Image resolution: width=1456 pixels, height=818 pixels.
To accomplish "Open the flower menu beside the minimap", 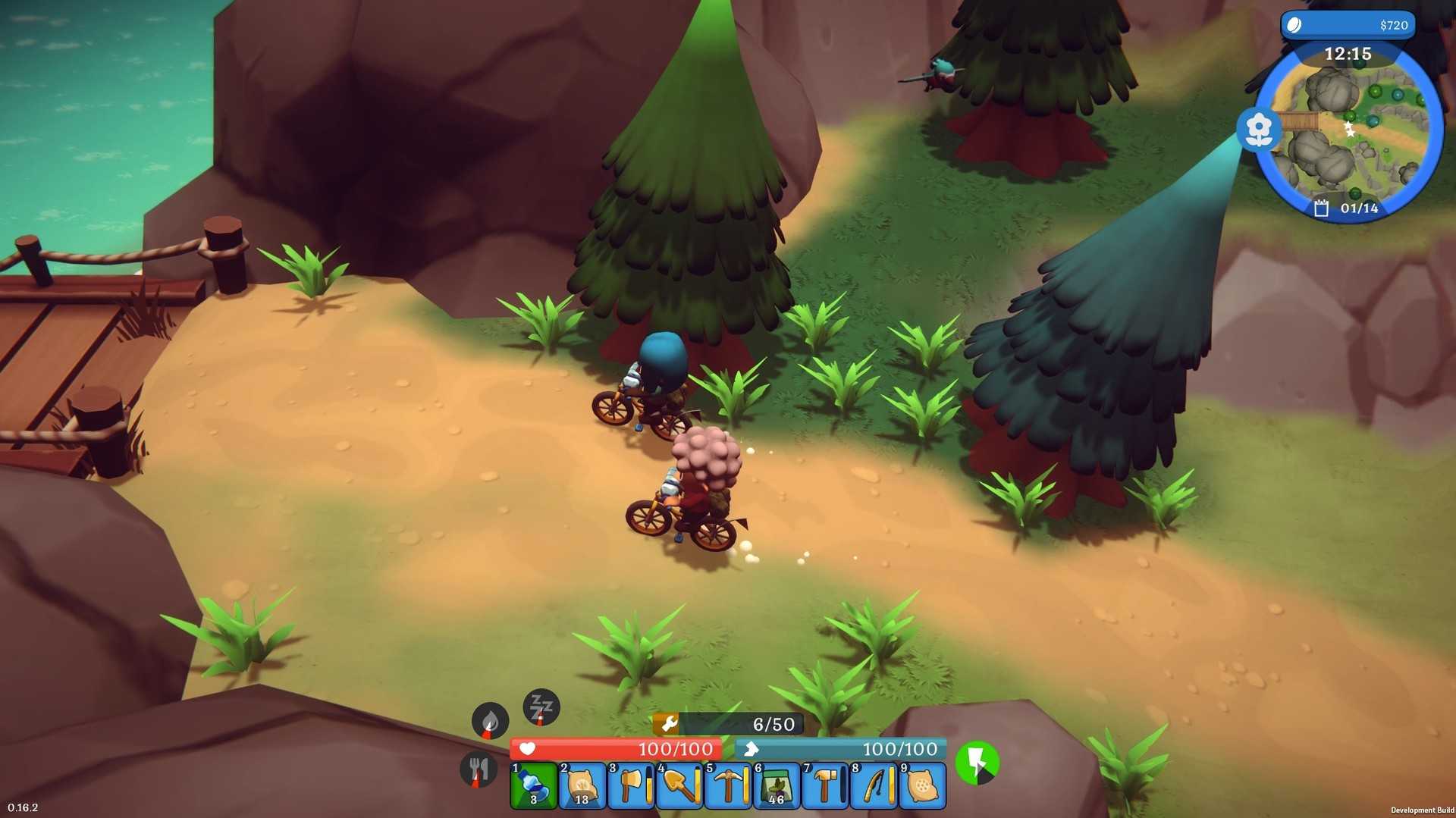I will pos(1258,129).
